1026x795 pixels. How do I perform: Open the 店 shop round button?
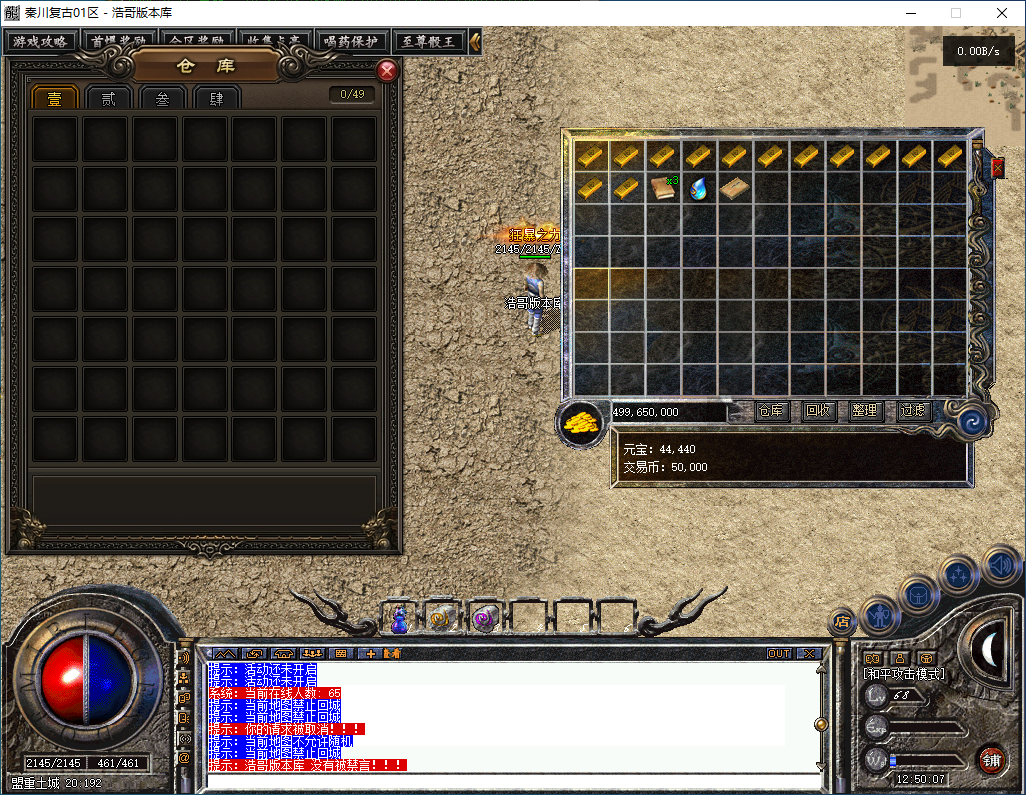tap(842, 622)
